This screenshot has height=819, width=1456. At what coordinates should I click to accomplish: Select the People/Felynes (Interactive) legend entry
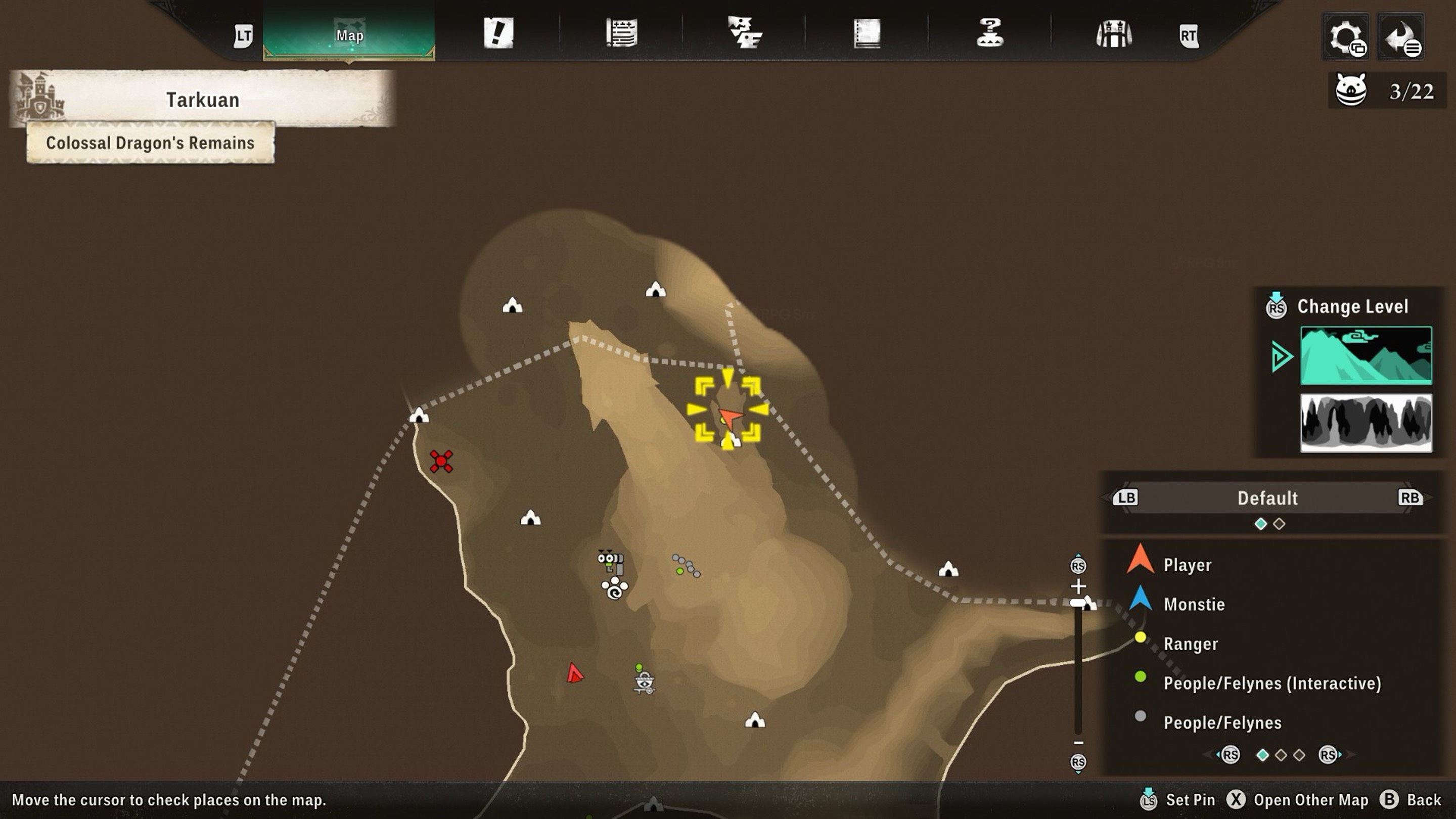click(1272, 684)
